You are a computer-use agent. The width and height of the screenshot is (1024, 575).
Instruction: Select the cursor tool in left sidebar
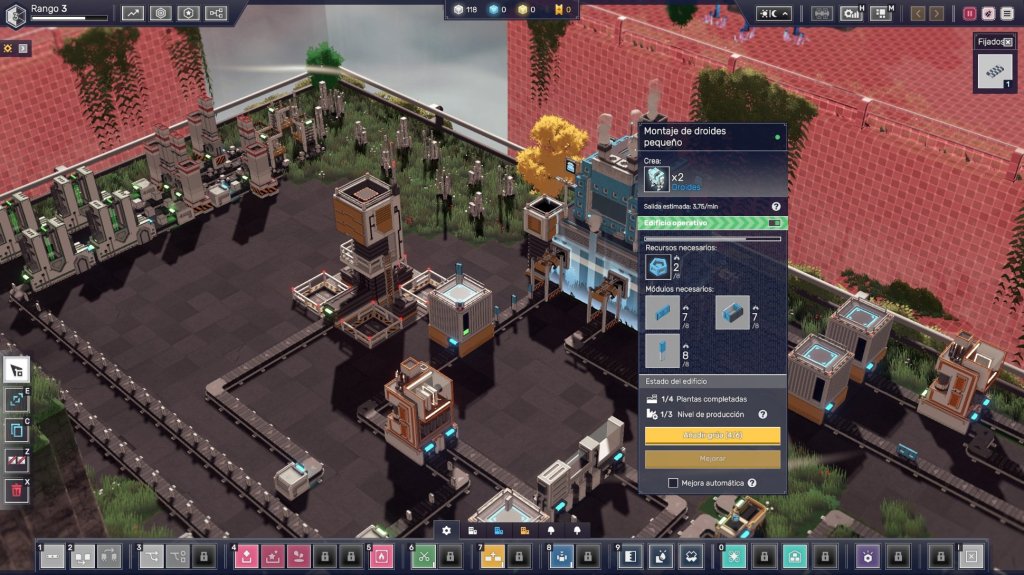(x=17, y=370)
